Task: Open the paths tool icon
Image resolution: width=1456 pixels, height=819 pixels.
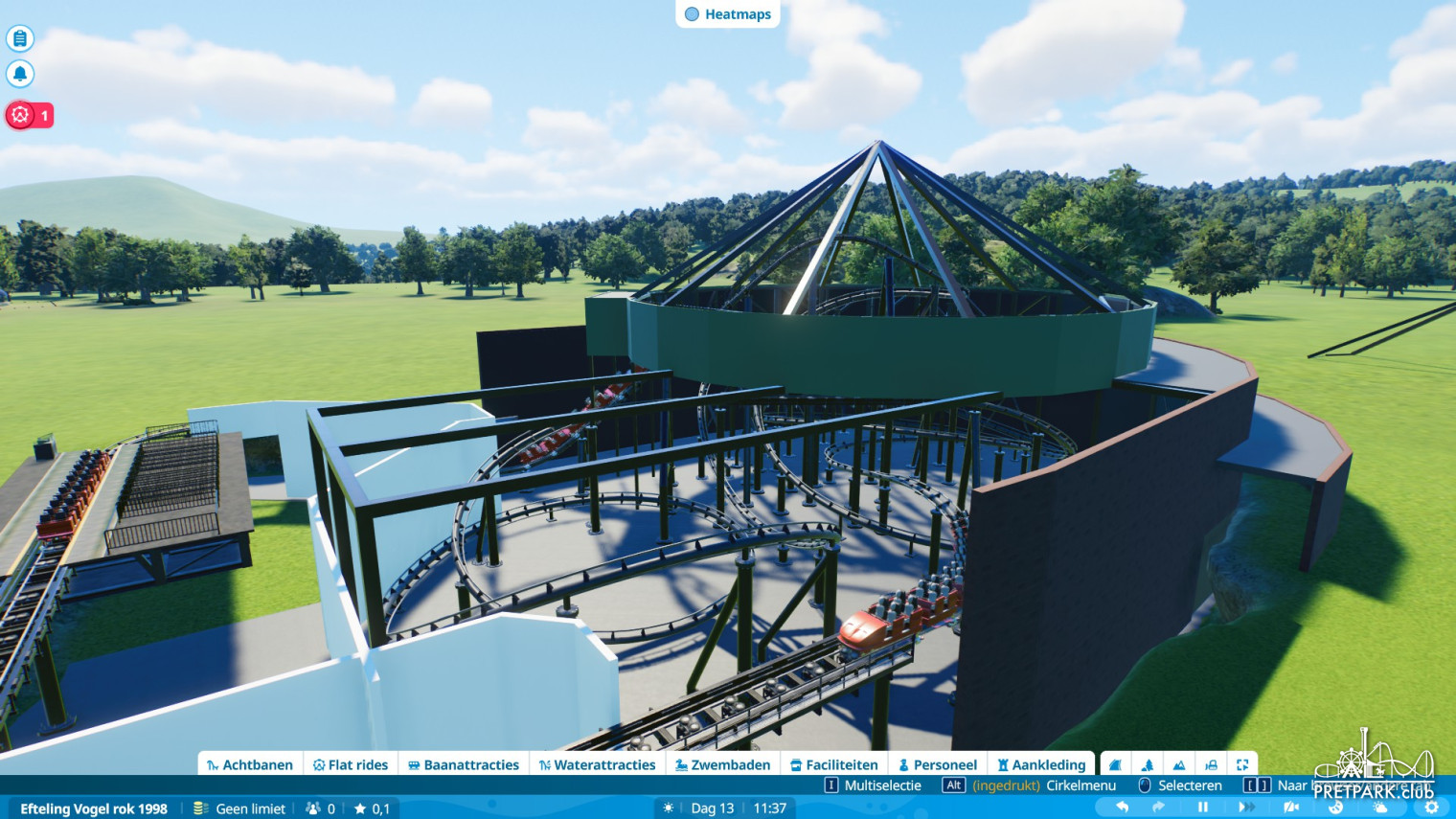Action: tap(1115, 764)
